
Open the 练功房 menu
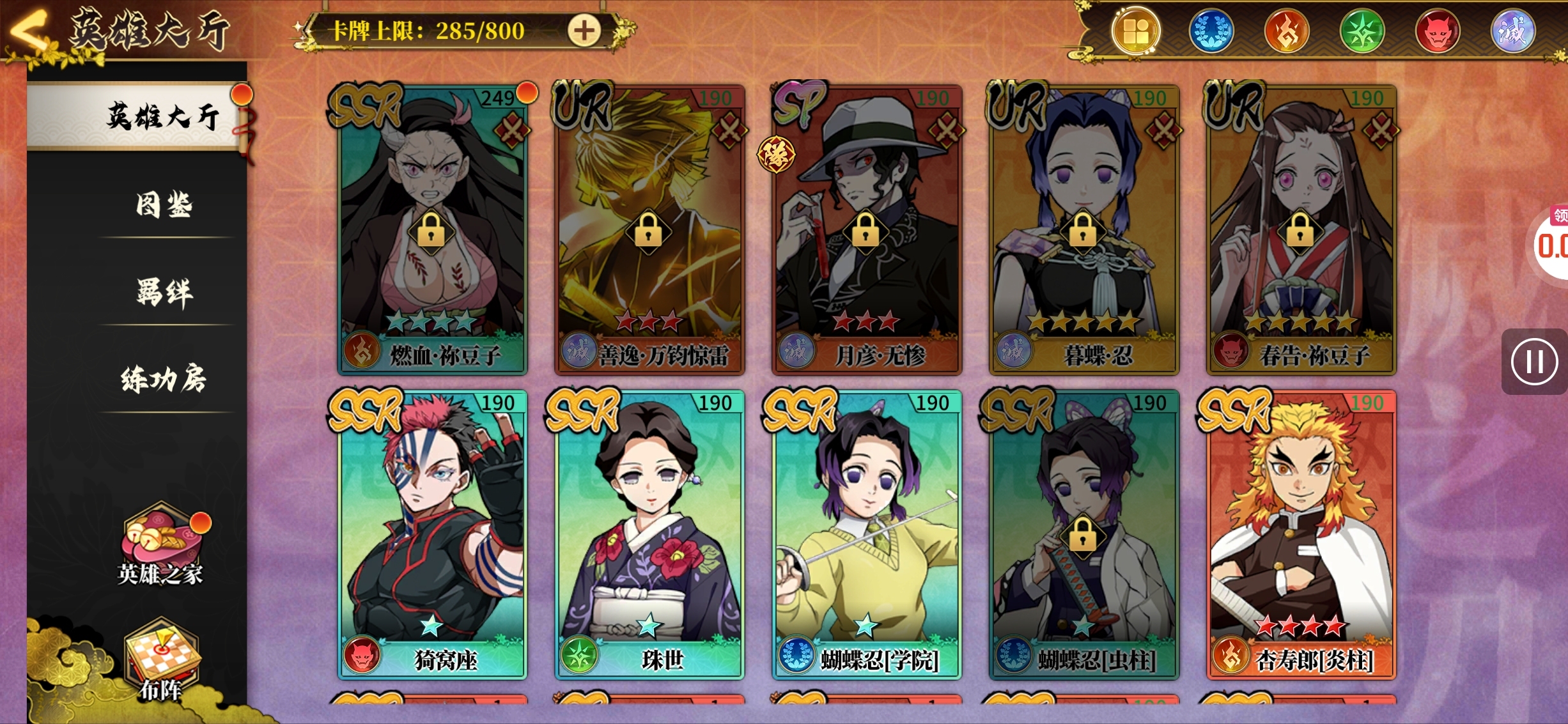click(164, 380)
